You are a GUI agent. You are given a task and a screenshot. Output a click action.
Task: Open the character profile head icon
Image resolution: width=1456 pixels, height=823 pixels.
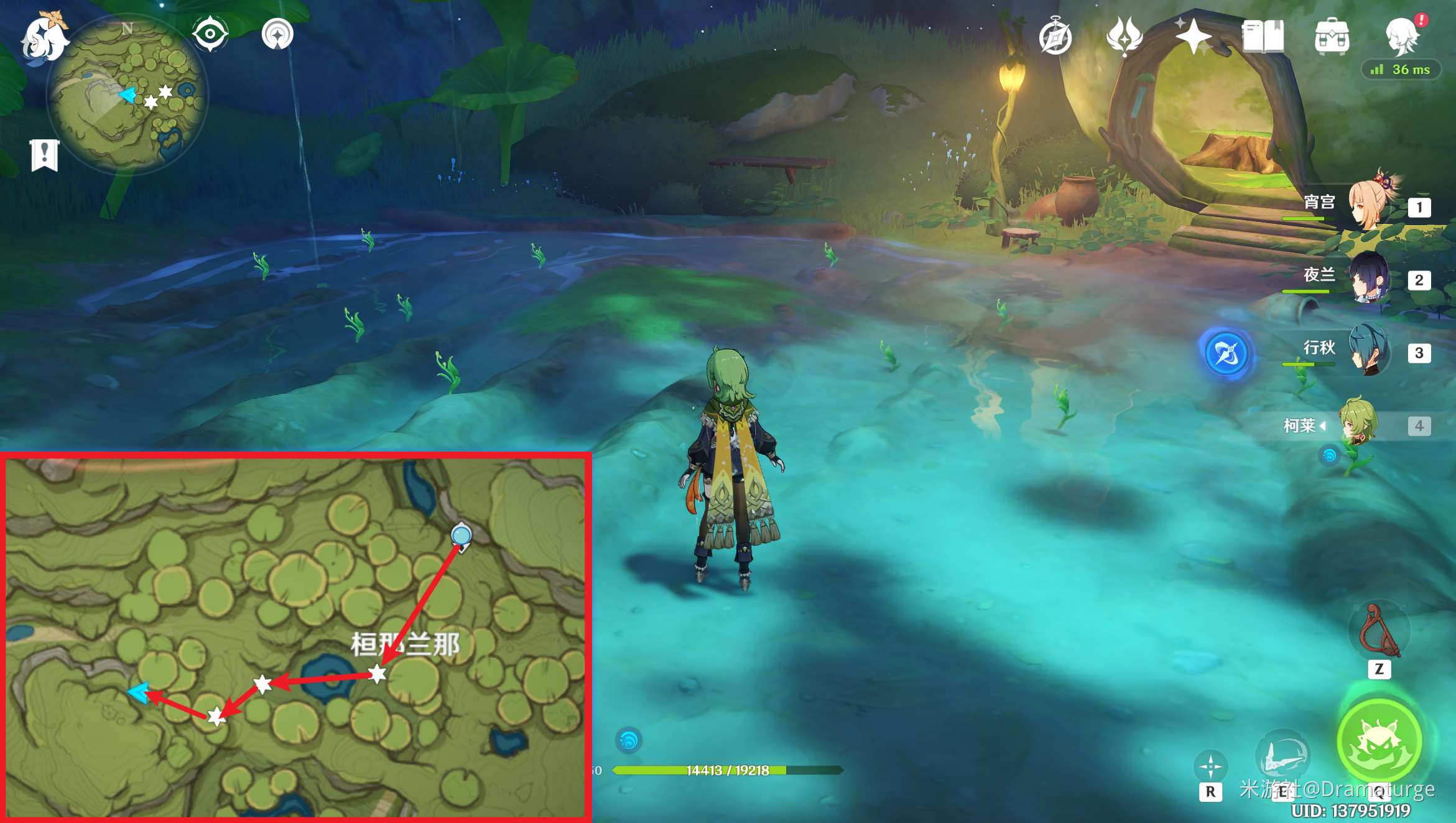[x=1403, y=36]
